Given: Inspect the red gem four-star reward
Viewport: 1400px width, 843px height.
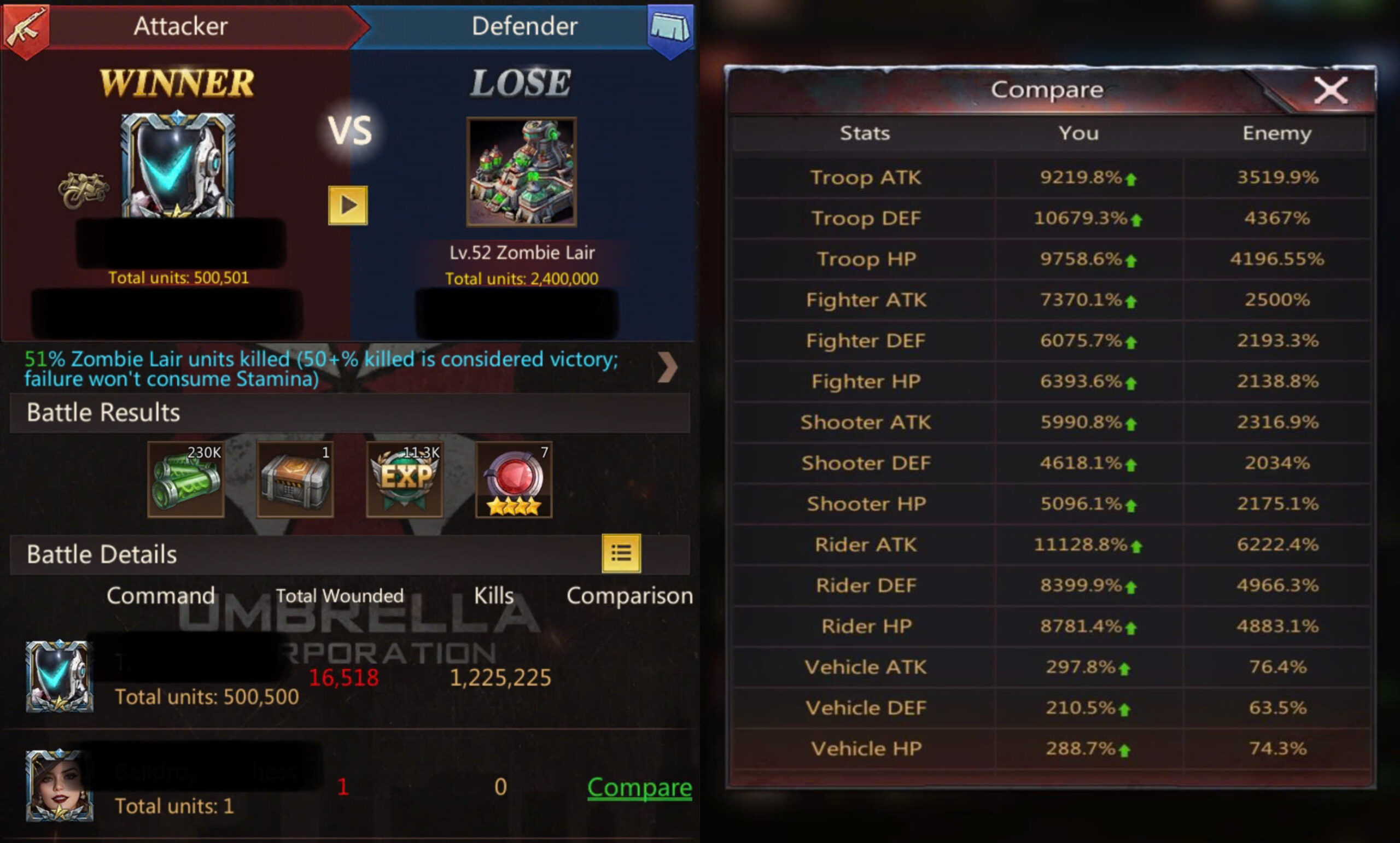Looking at the screenshot, I should pyautogui.click(x=514, y=480).
